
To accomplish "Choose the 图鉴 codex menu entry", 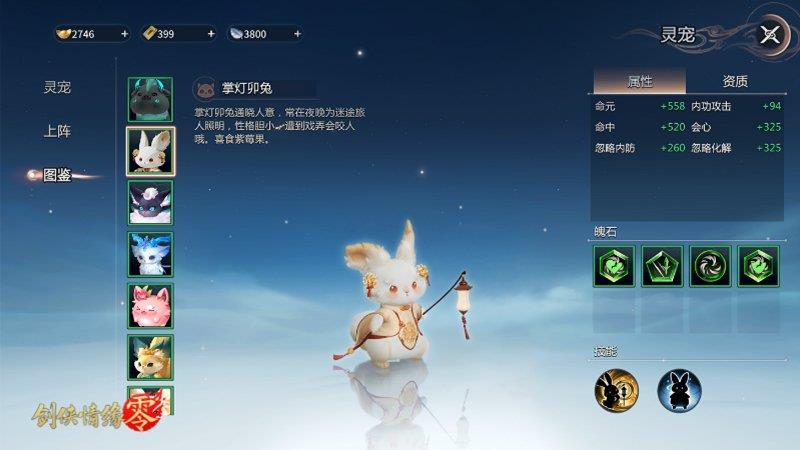I will pos(57,175).
